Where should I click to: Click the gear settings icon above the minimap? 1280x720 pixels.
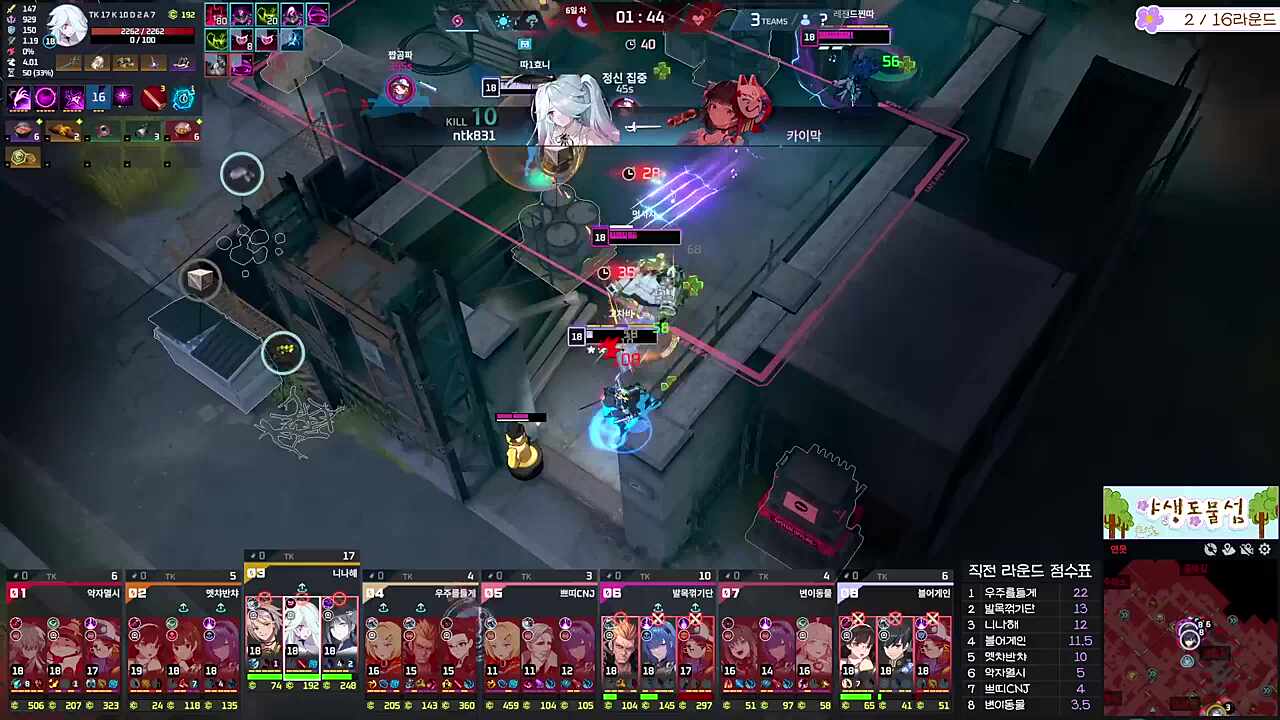(1265, 549)
